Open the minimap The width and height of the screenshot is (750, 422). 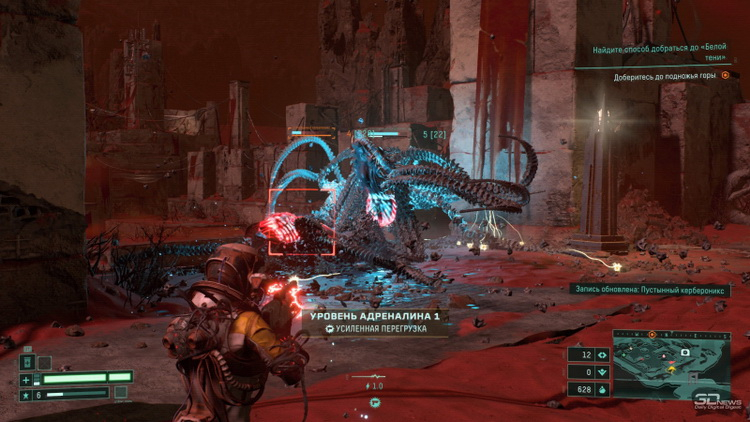coord(671,364)
